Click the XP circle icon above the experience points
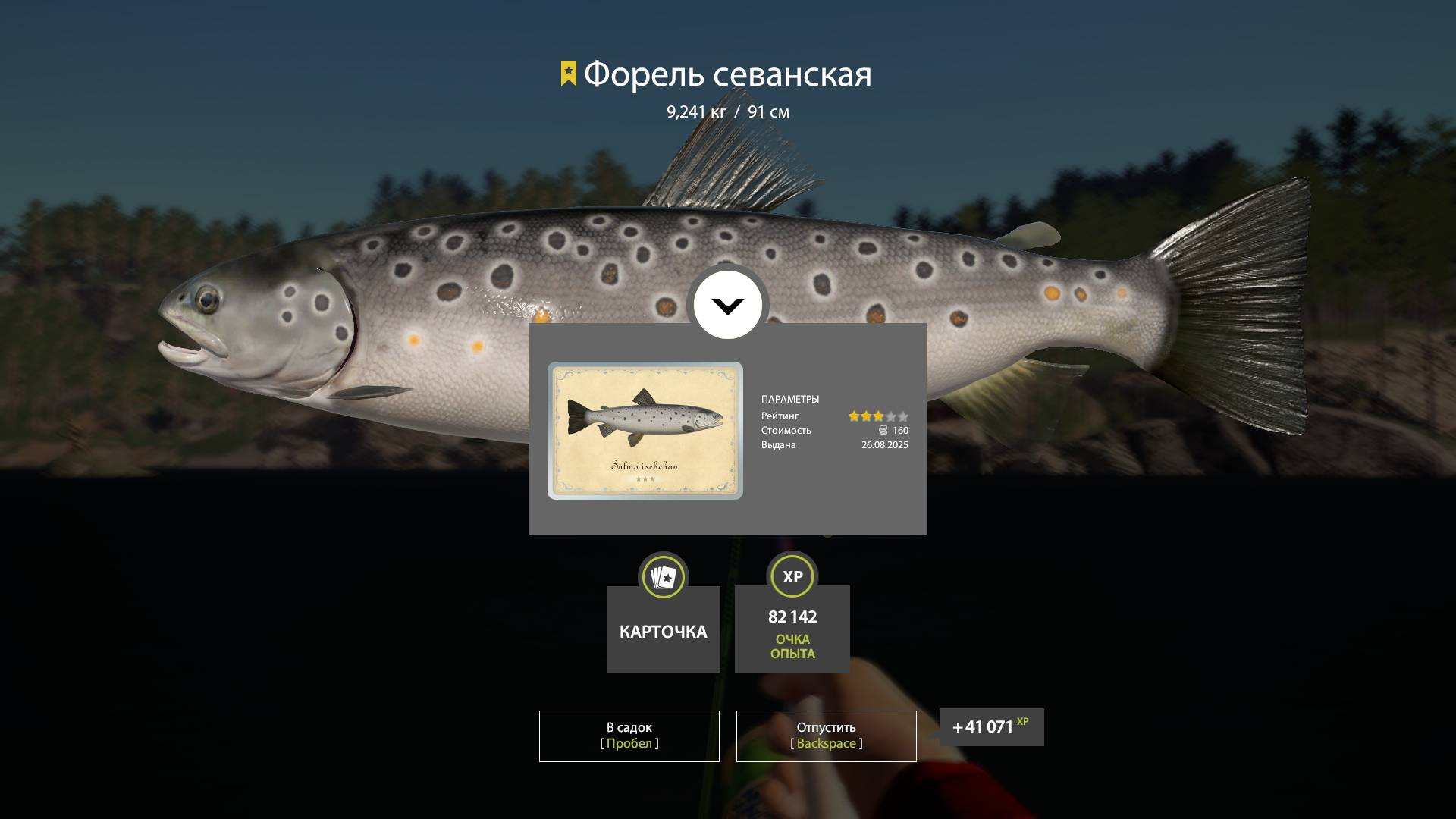Image resolution: width=1456 pixels, height=819 pixels. pyautogui.click(x=792, y=577)
